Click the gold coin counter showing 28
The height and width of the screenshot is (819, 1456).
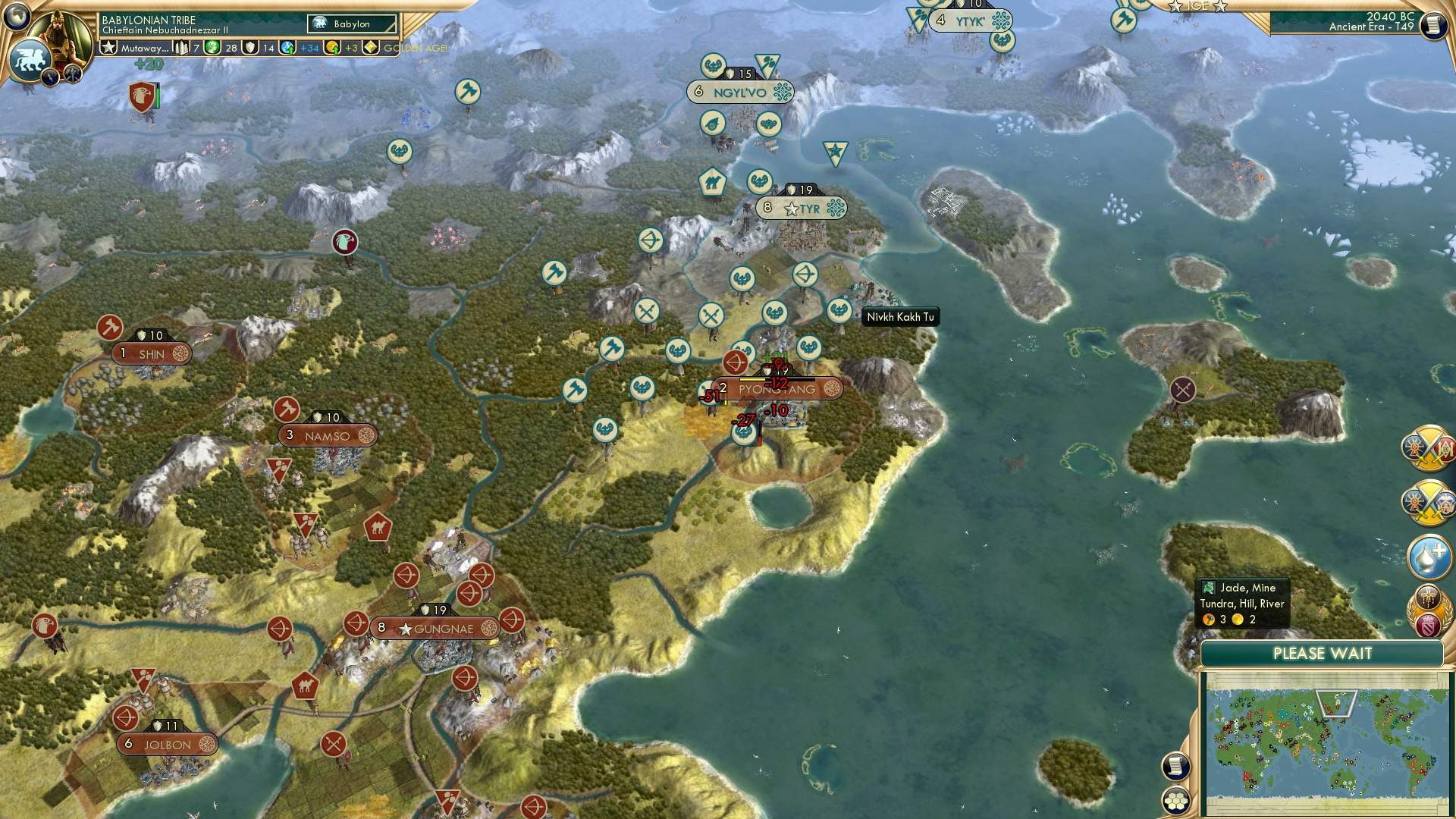(x=223, y=48)
